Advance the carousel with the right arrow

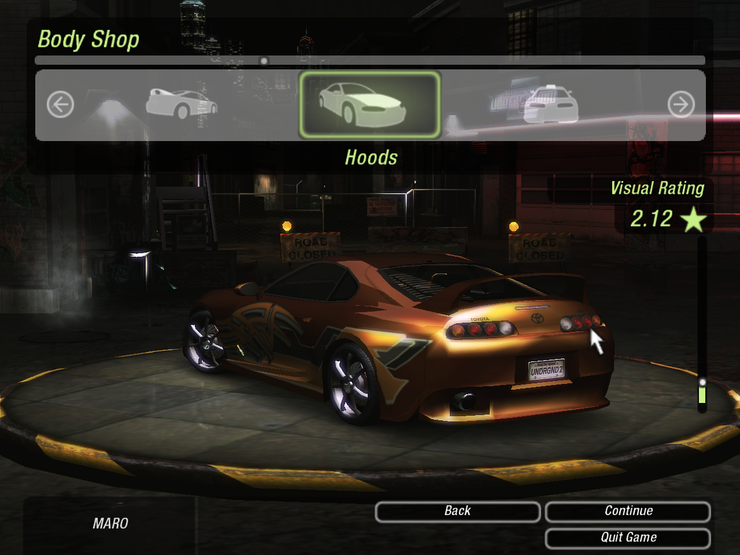681,104
